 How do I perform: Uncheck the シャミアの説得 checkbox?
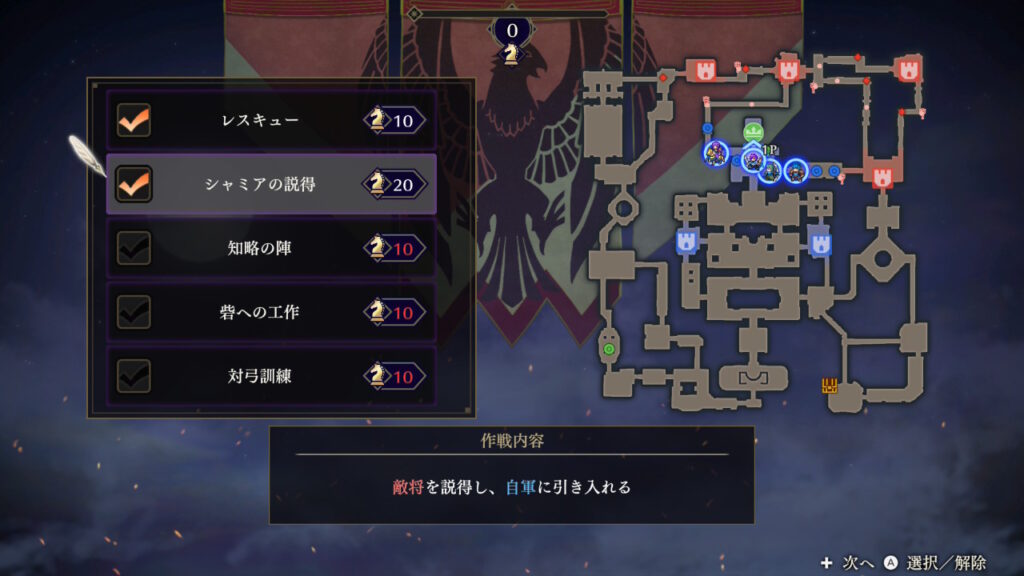click(x=134, y=184)
